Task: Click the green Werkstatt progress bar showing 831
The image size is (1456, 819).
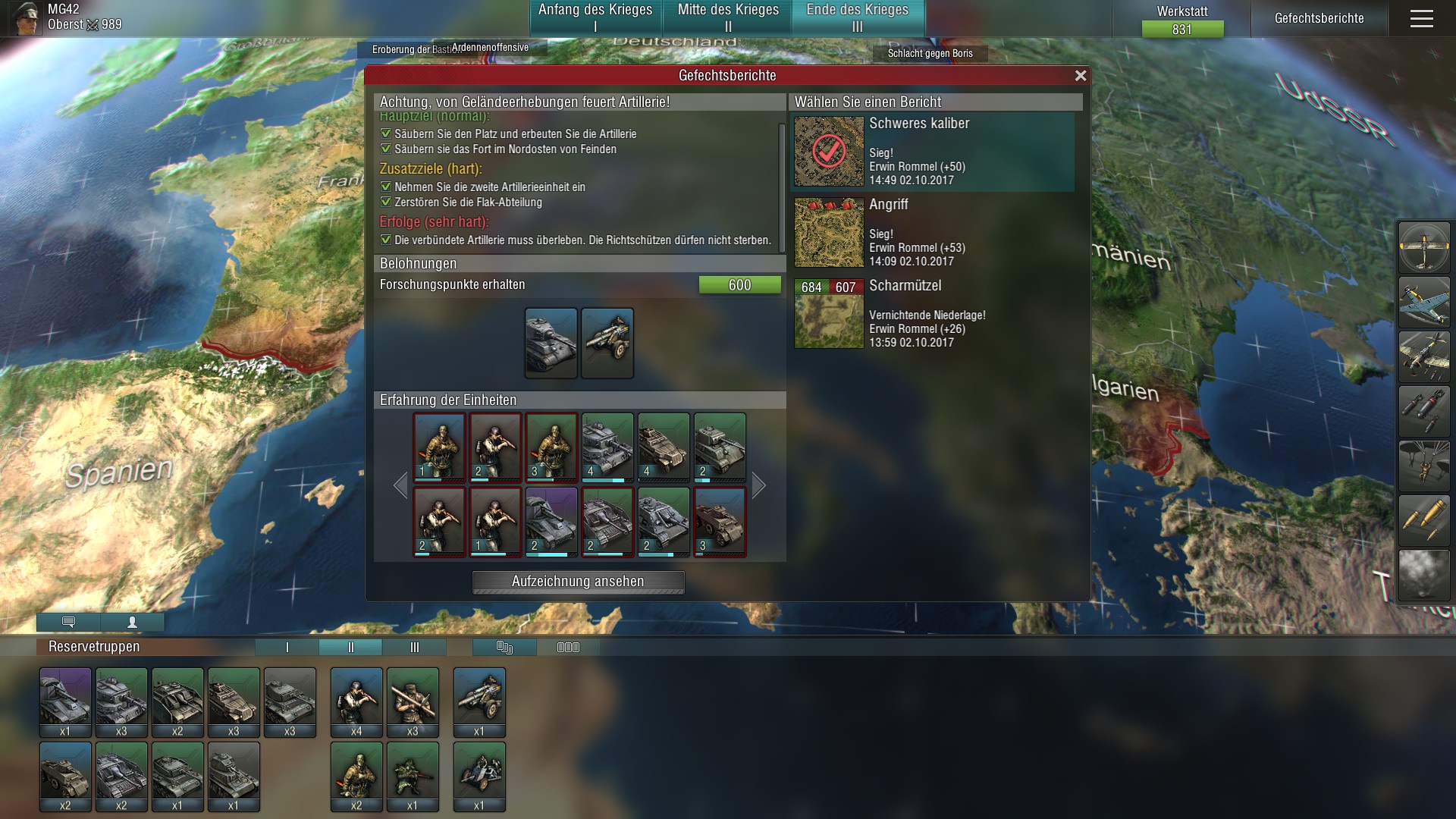Action: click(1181, 30)
